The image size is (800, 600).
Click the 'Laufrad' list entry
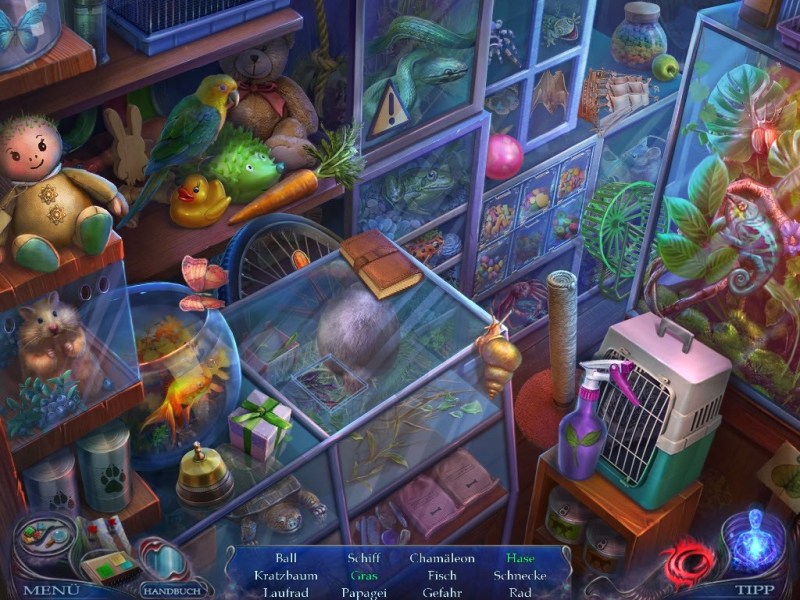click(x=285, y=592)
